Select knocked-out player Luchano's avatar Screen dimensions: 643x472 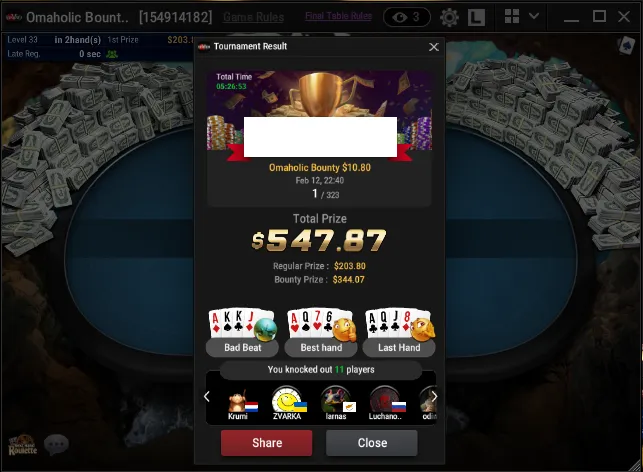point(385,399)
